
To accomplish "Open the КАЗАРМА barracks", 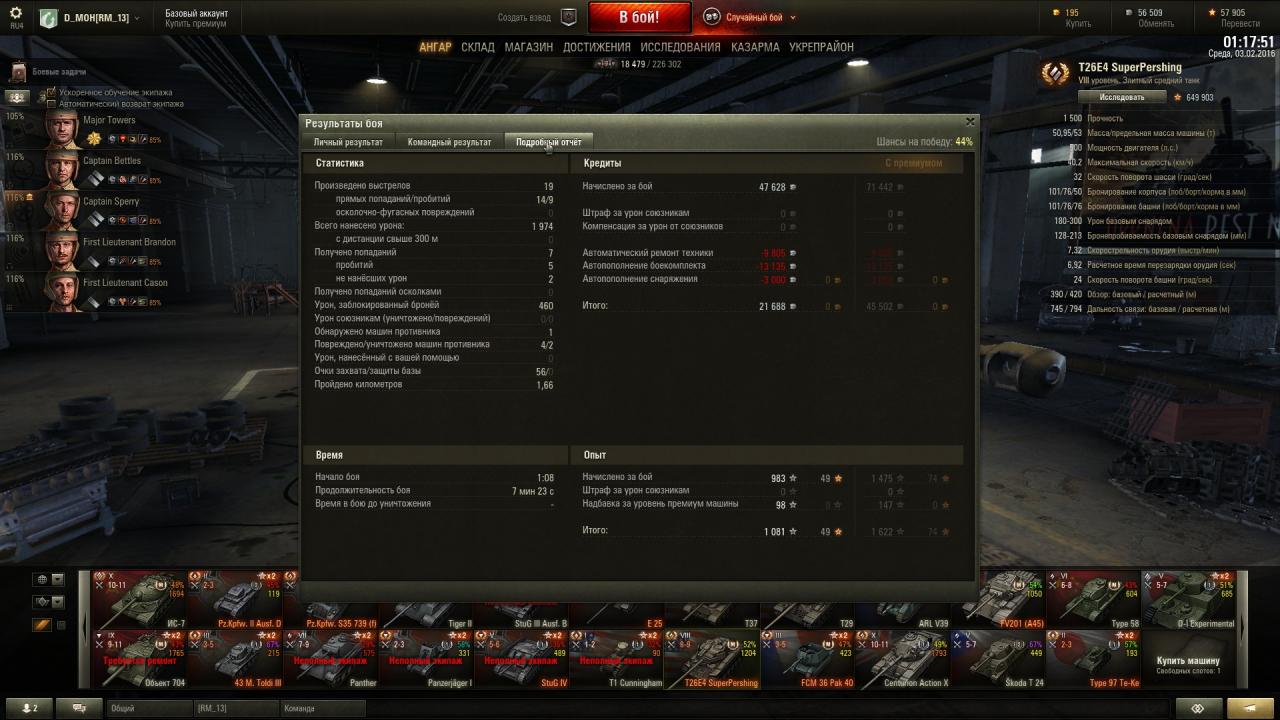I will 755,47.
